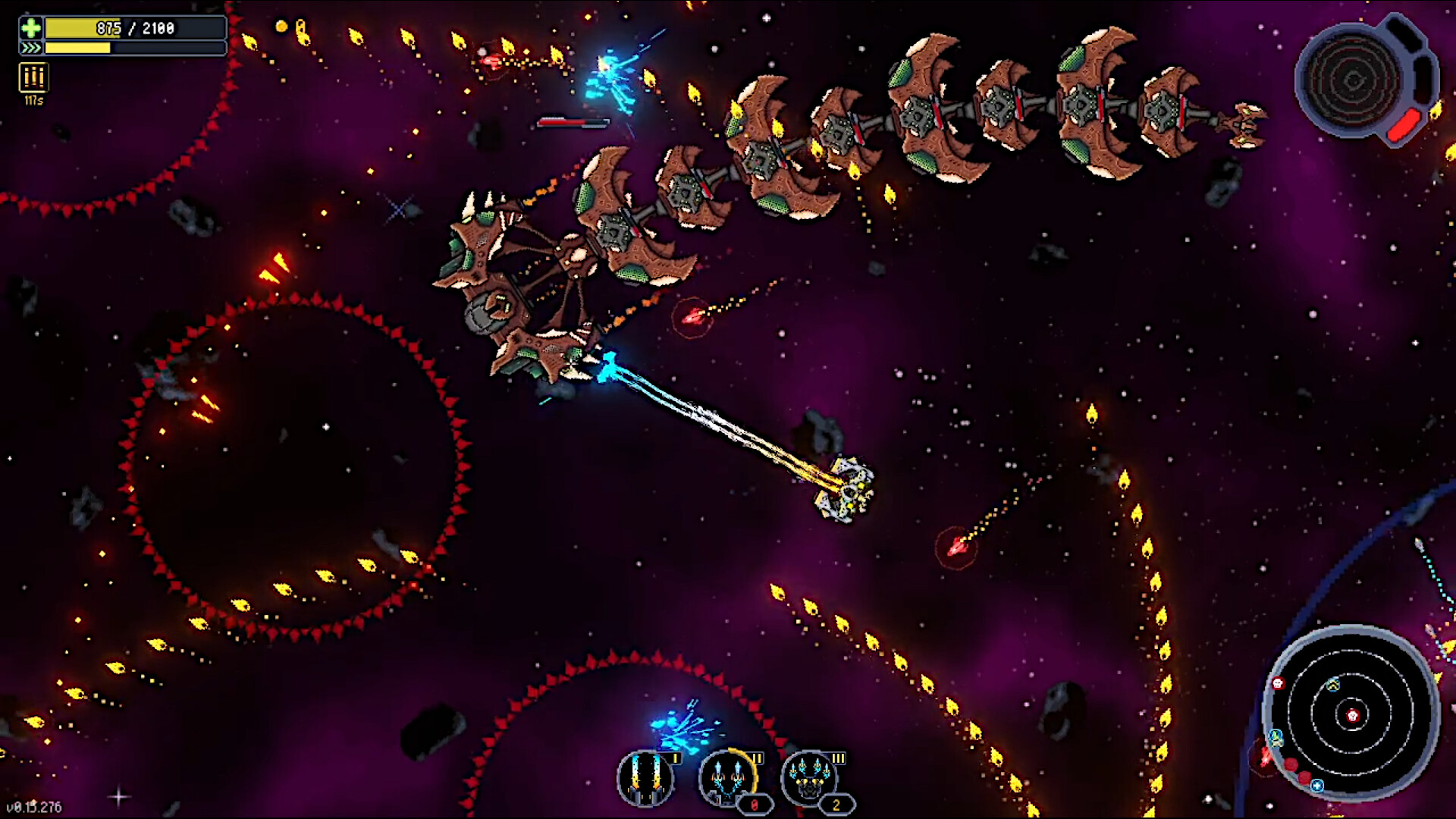This screenshot has width=1456, height=819.
Task: Activate the tier II missile barrage ability
Action: pyautogui.click(x=727, y=778)
